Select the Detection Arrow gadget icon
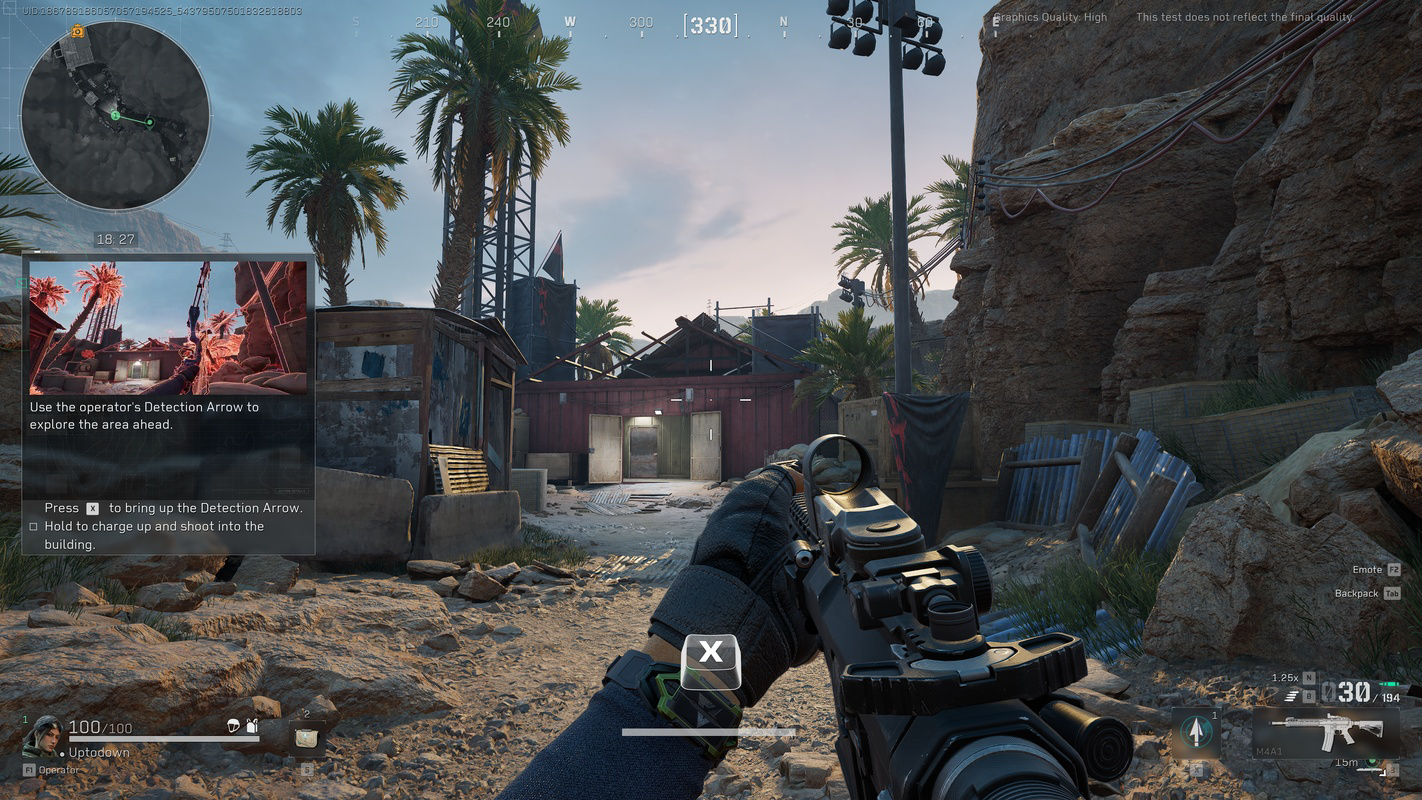 tap(1197, 731)
